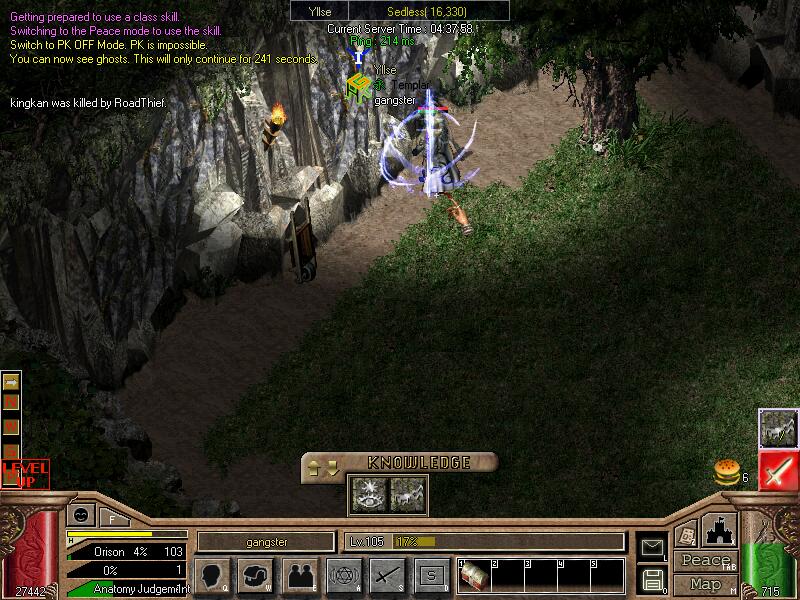
Task: Open the character head profile button
Action: point(211,575)
